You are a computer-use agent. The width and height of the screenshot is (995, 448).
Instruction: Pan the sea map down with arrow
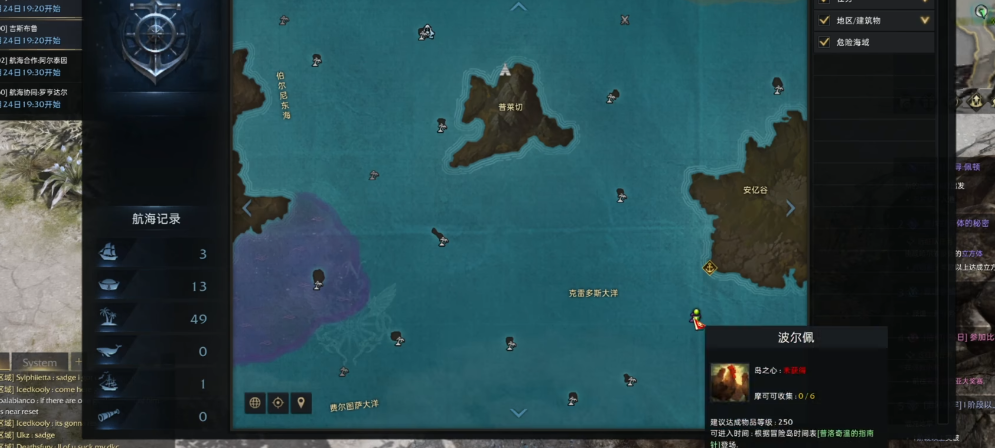click(518, 412)
